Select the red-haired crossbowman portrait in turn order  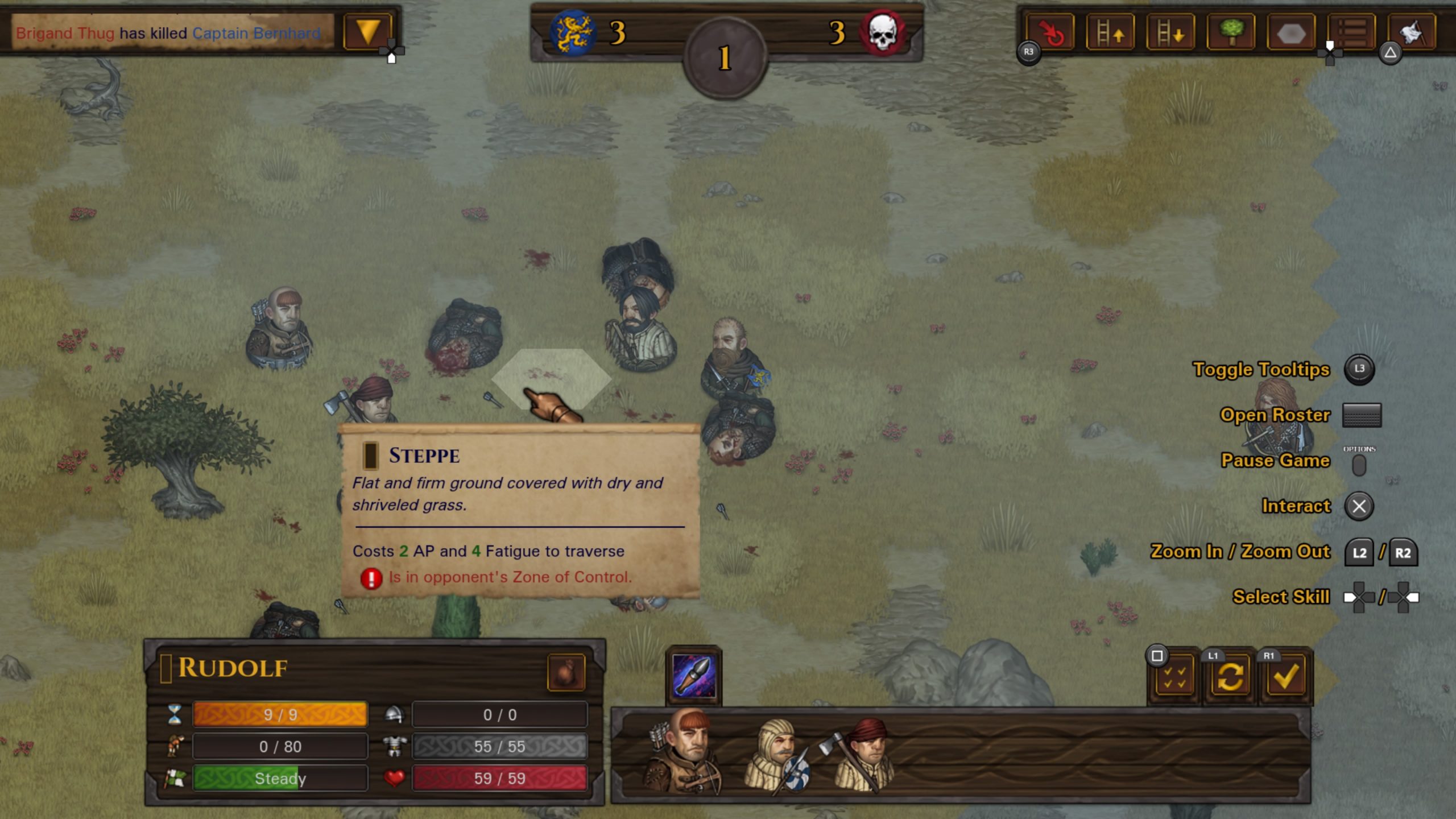tap(684, 751)
